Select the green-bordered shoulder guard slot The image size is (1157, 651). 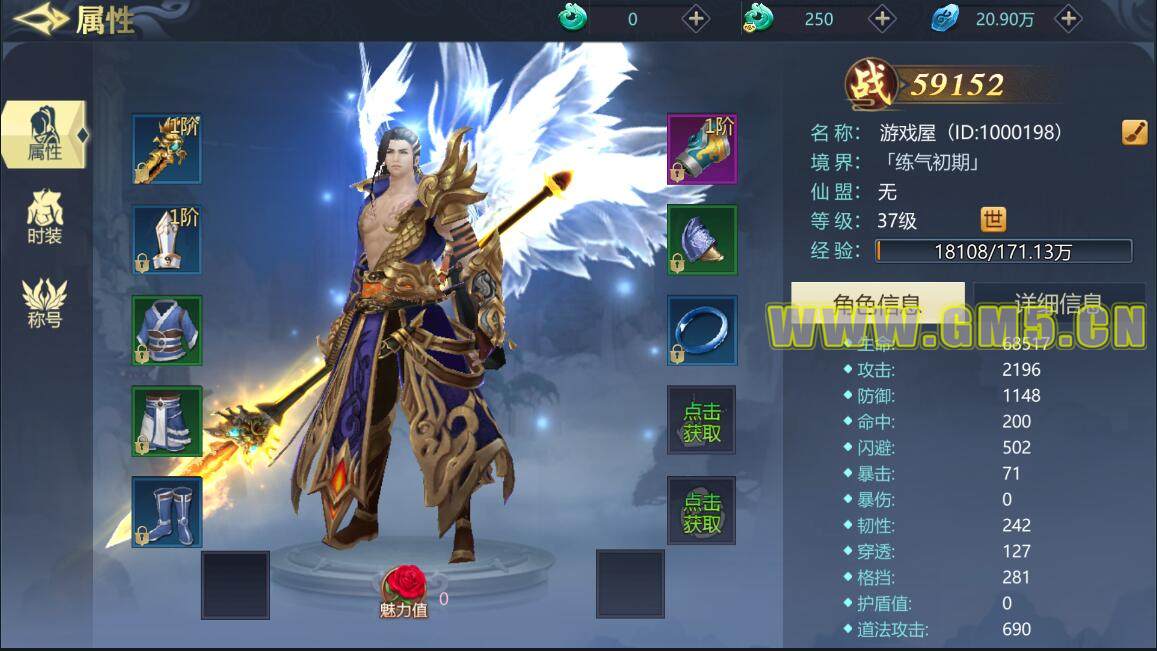point(702,240)
